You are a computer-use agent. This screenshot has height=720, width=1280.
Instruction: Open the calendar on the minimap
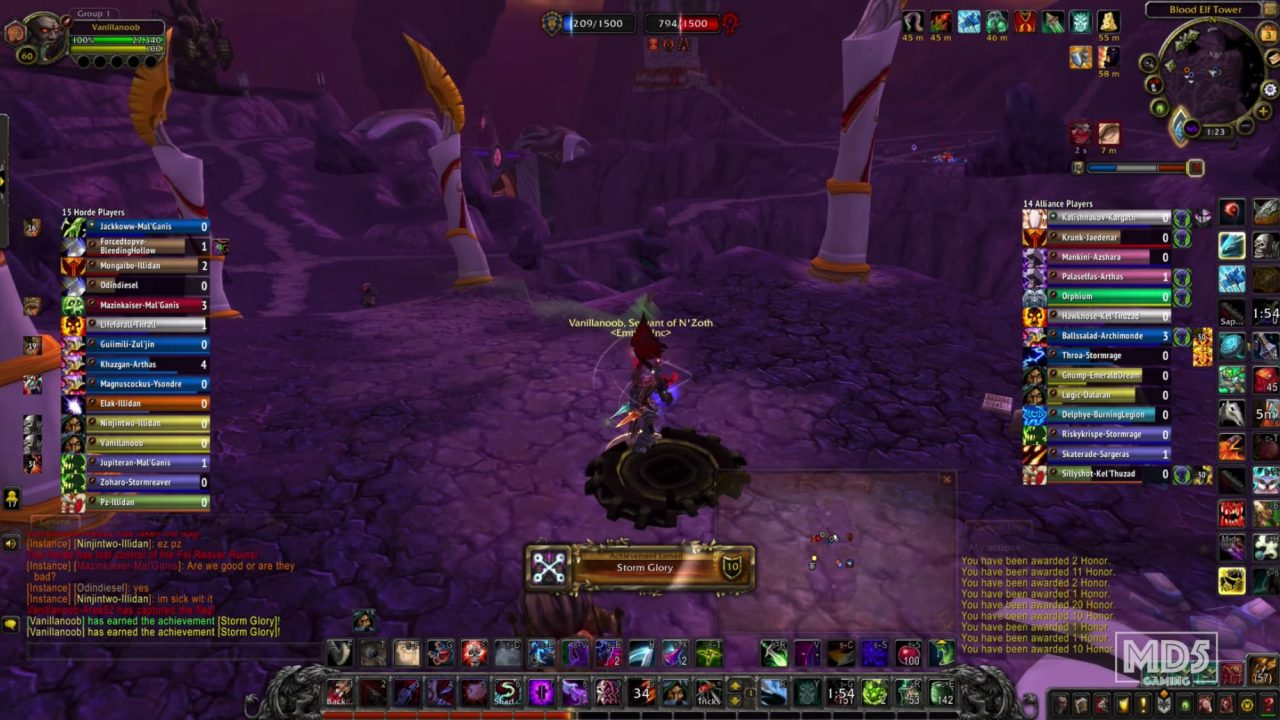click(1267, 35)
